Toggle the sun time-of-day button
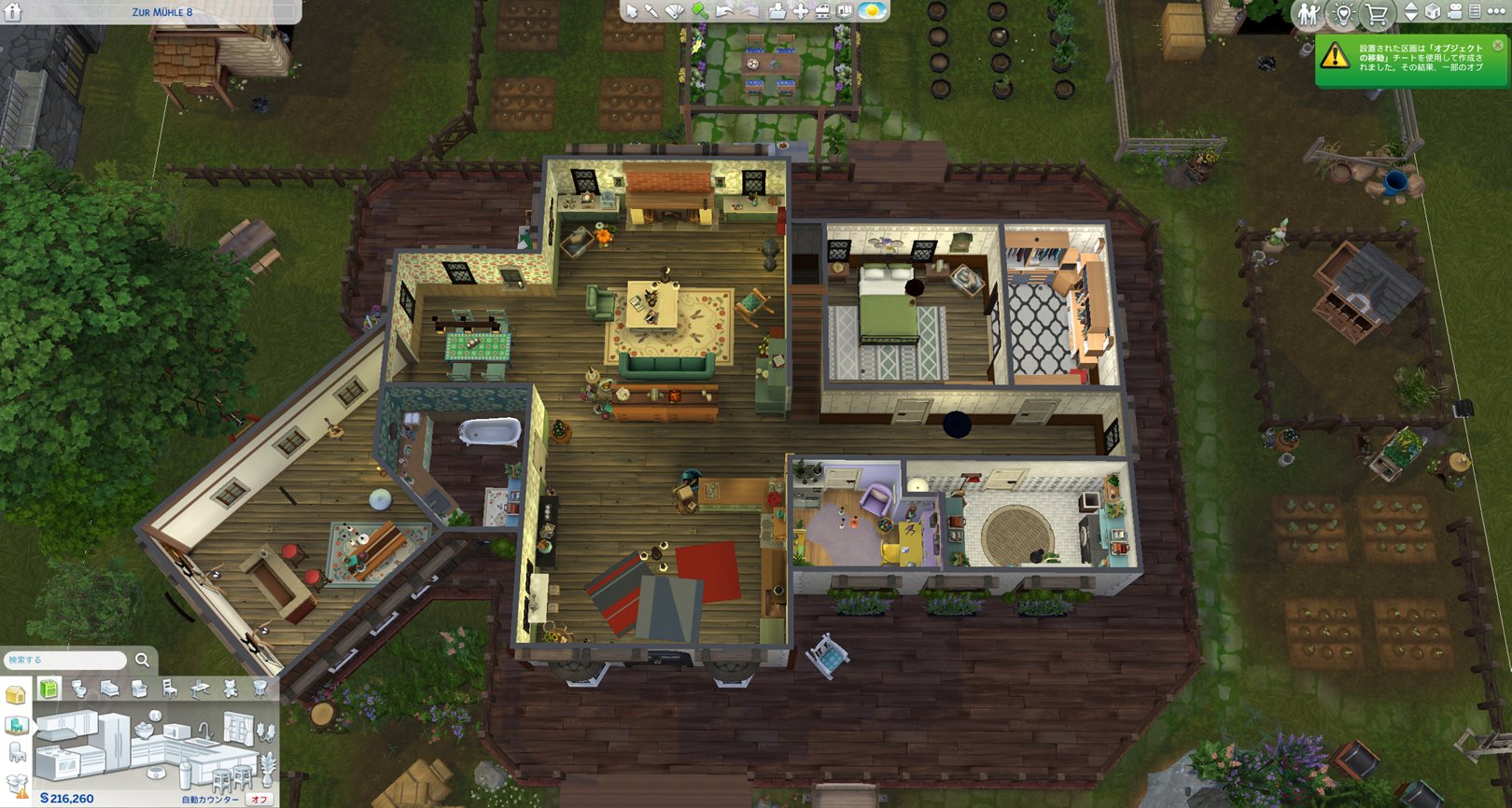Image resolution: width=1512 pixels, height=808 pixels. pos(872,11)
